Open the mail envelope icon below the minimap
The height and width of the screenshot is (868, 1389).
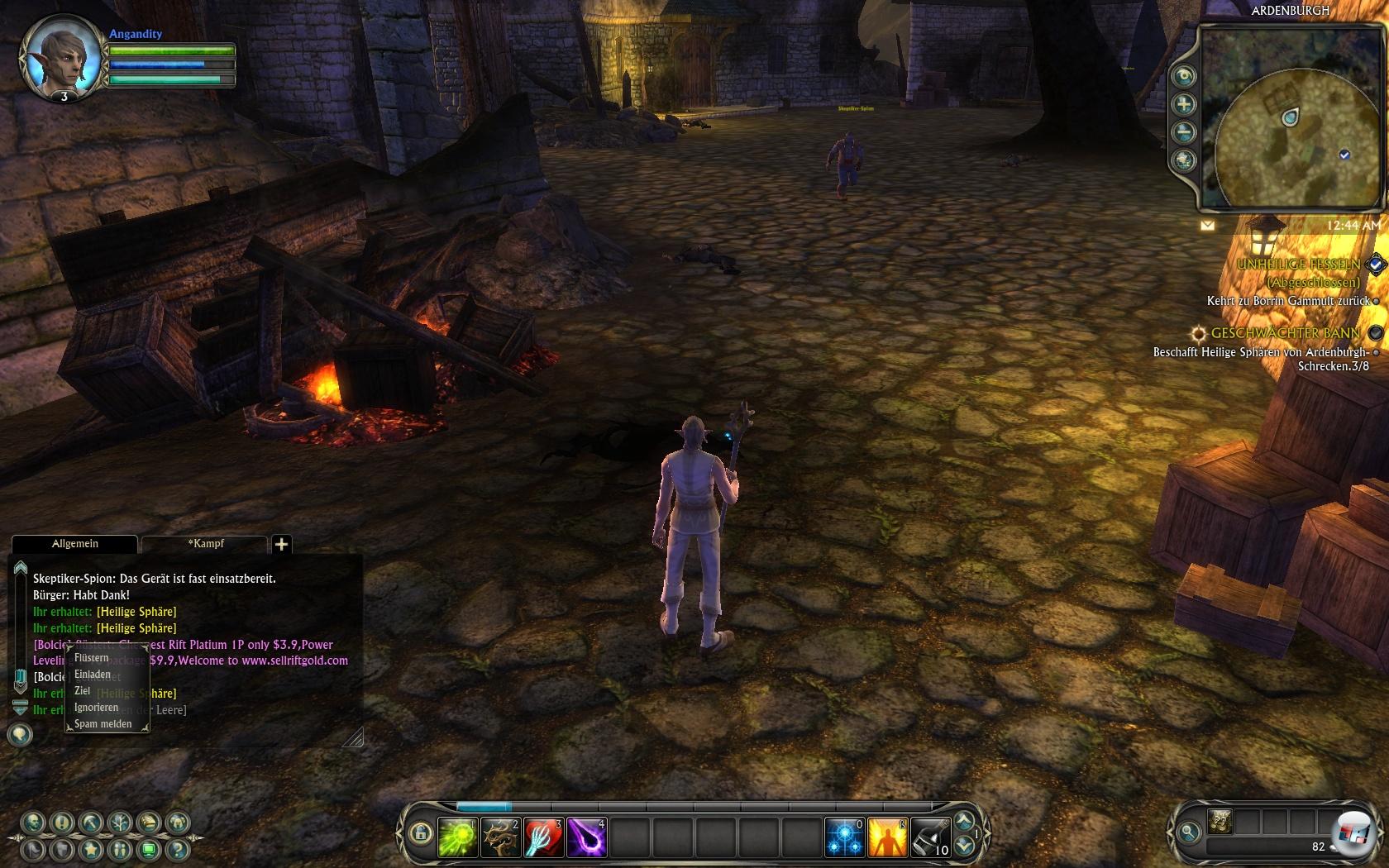click(x=1207, y=225)
